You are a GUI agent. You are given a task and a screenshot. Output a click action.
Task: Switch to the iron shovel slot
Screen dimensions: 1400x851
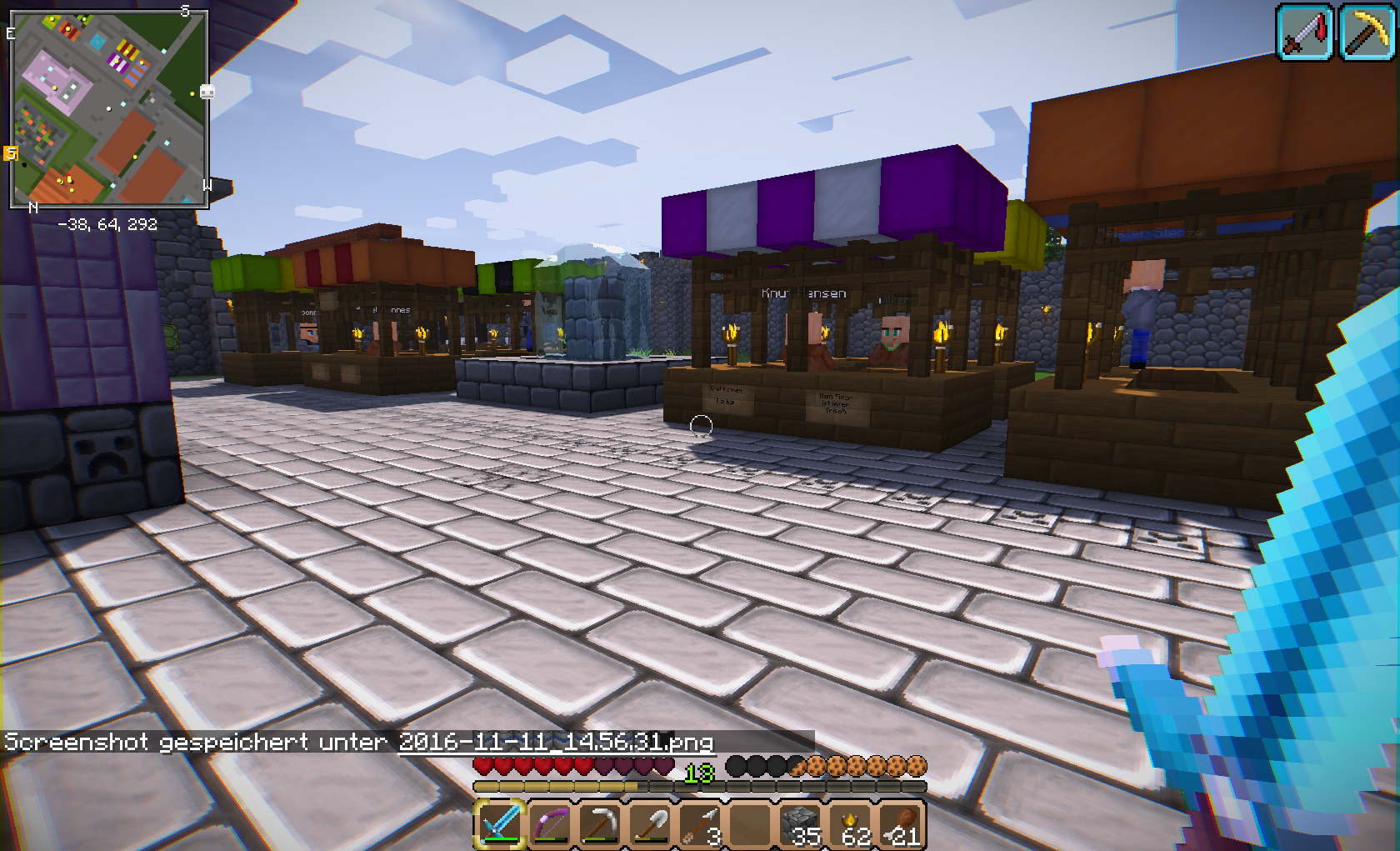tap(650, 824)
